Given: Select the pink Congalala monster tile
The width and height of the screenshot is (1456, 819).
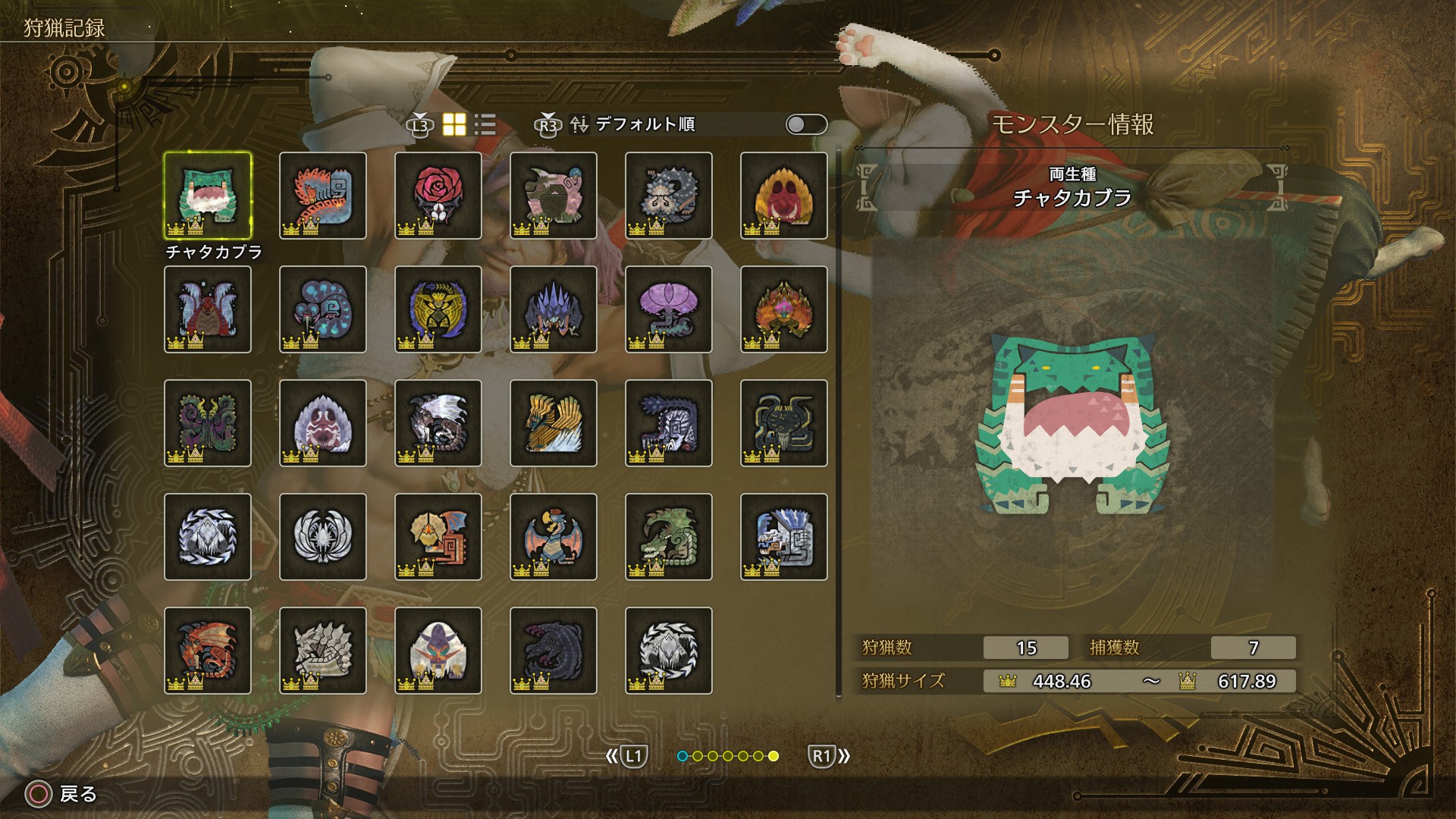Looking at the screenshot, I should (x=554, y=196).
